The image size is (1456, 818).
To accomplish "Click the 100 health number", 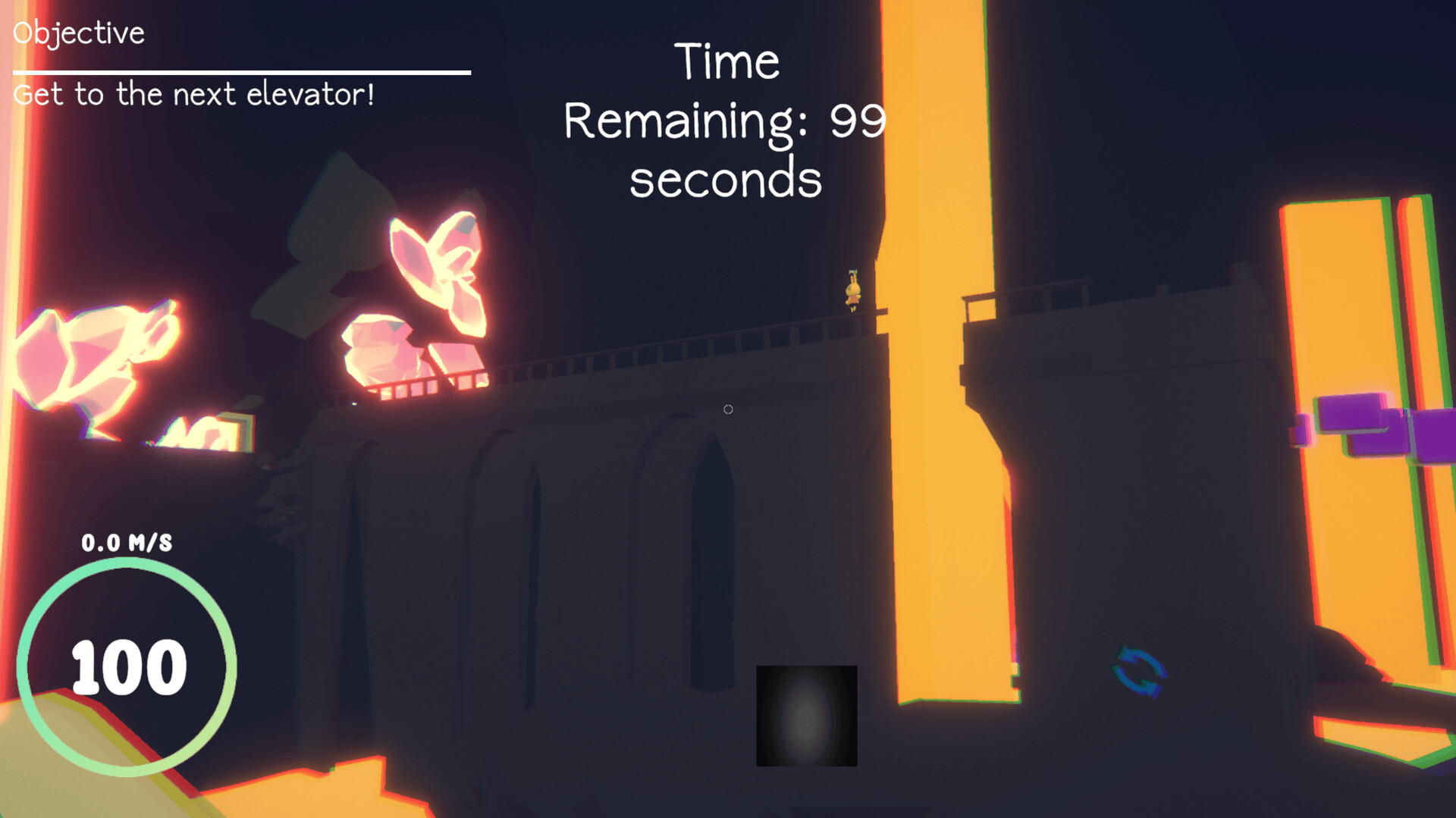I will (127, 667).
